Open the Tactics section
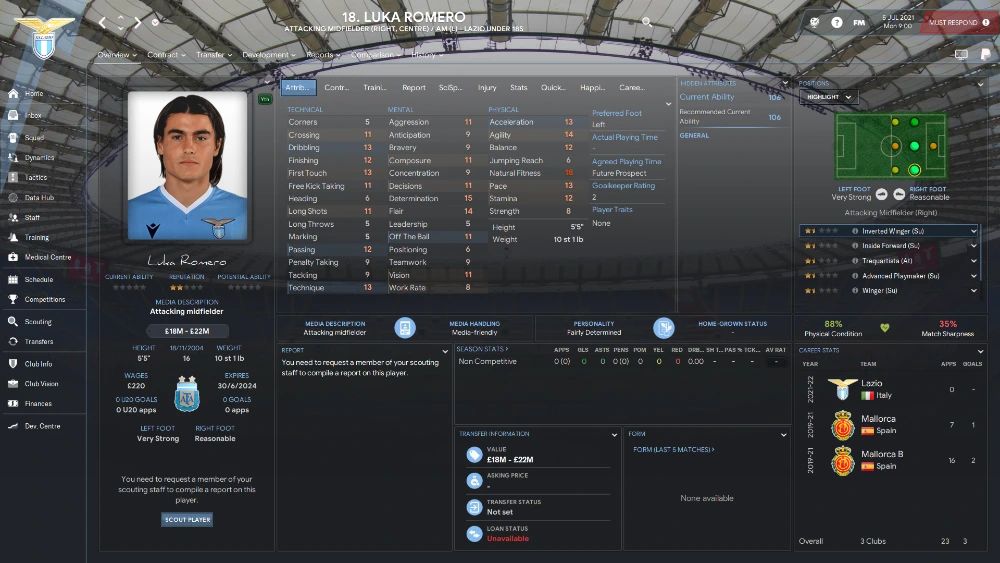The height and width of the screenshot is (563, 1000). (35, 178)
